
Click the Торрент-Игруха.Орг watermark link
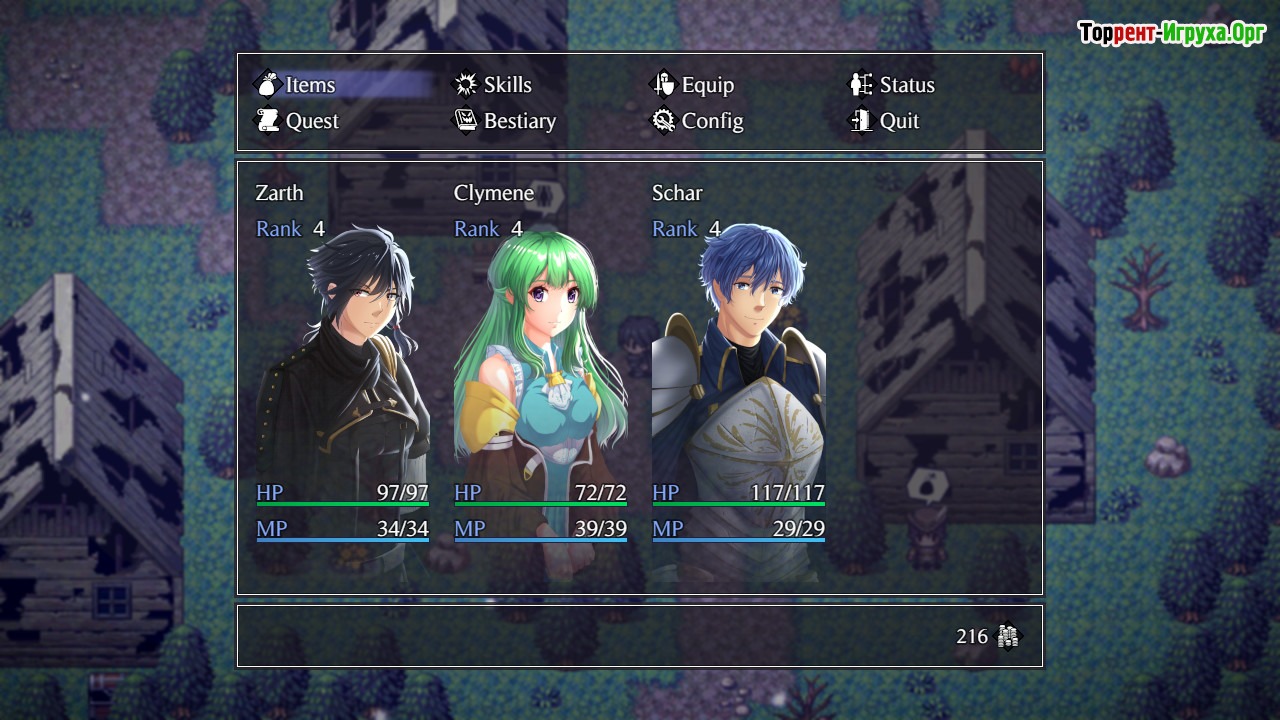[1172, 34]
